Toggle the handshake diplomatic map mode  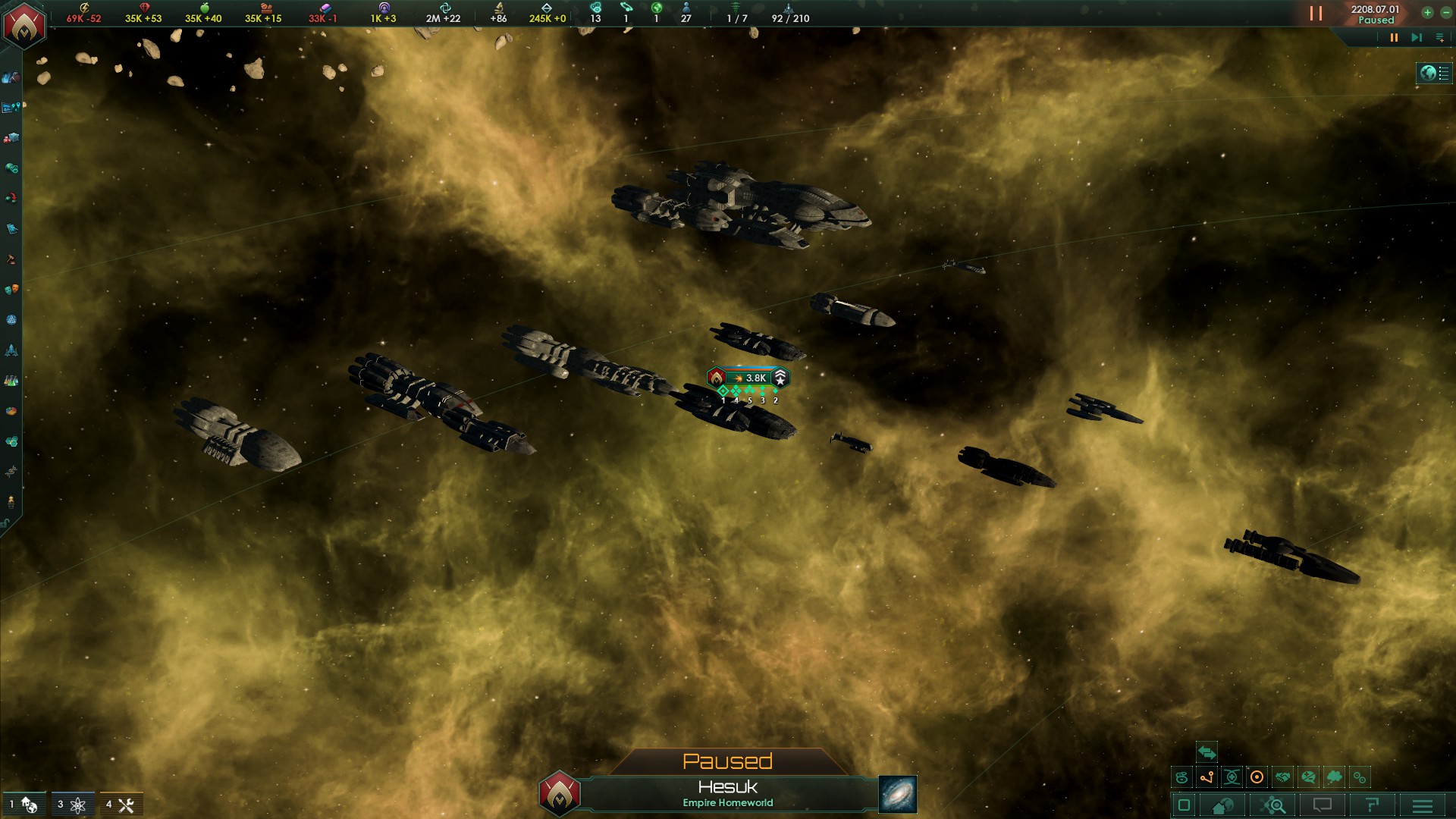pos(1282,777)
